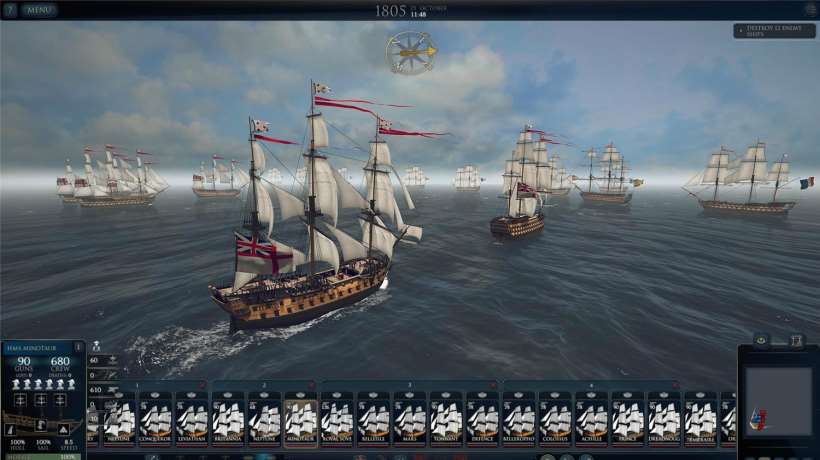Viewport: 820px width, 460px height.
Task: Pick the highlighted Minotaur ship card
Action: click(x=301, y=418)
